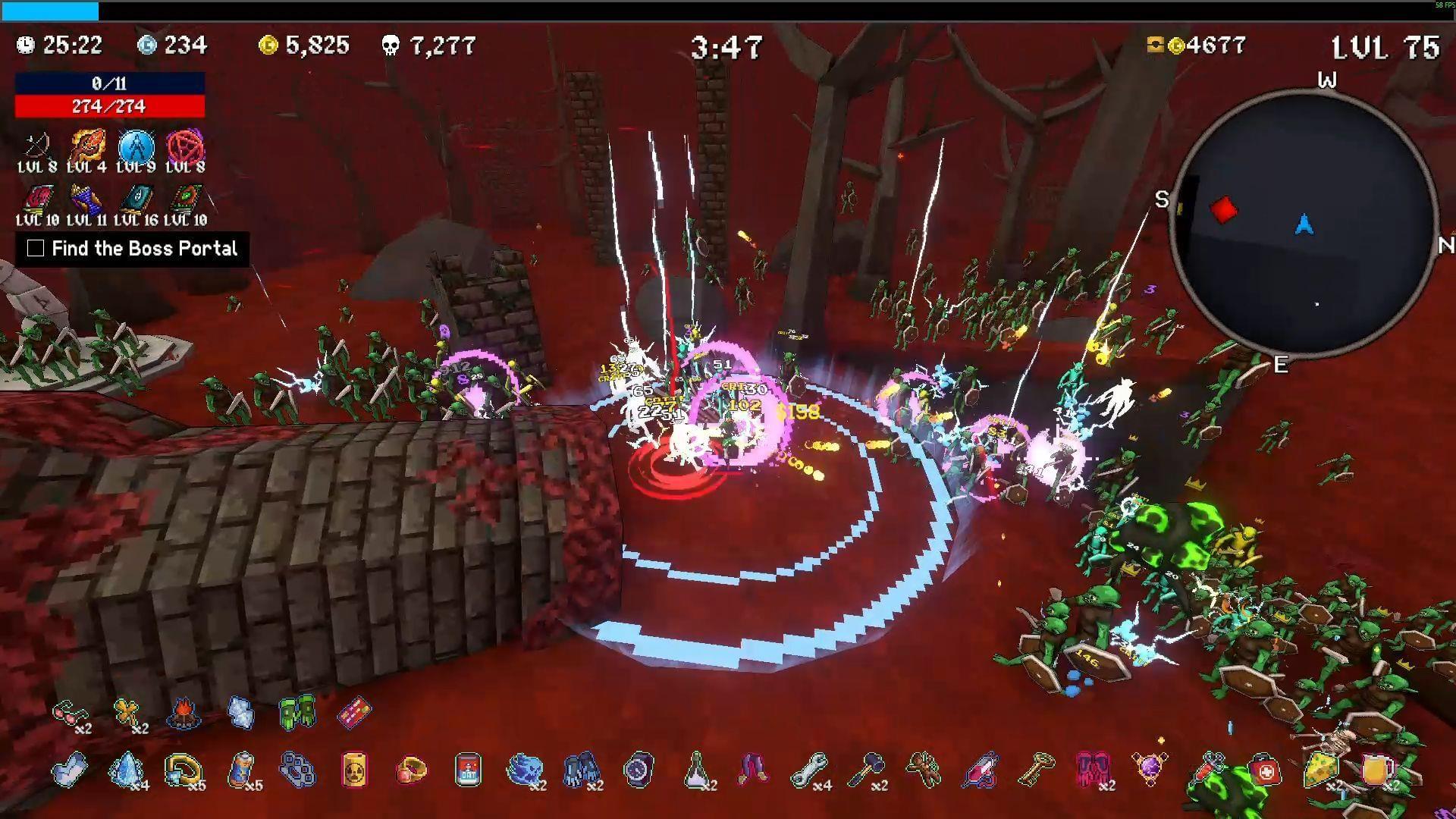Click the green gloves item icon
This screenshot has height=819, width=1456.
pyautogui.click(x=297, y=713)
